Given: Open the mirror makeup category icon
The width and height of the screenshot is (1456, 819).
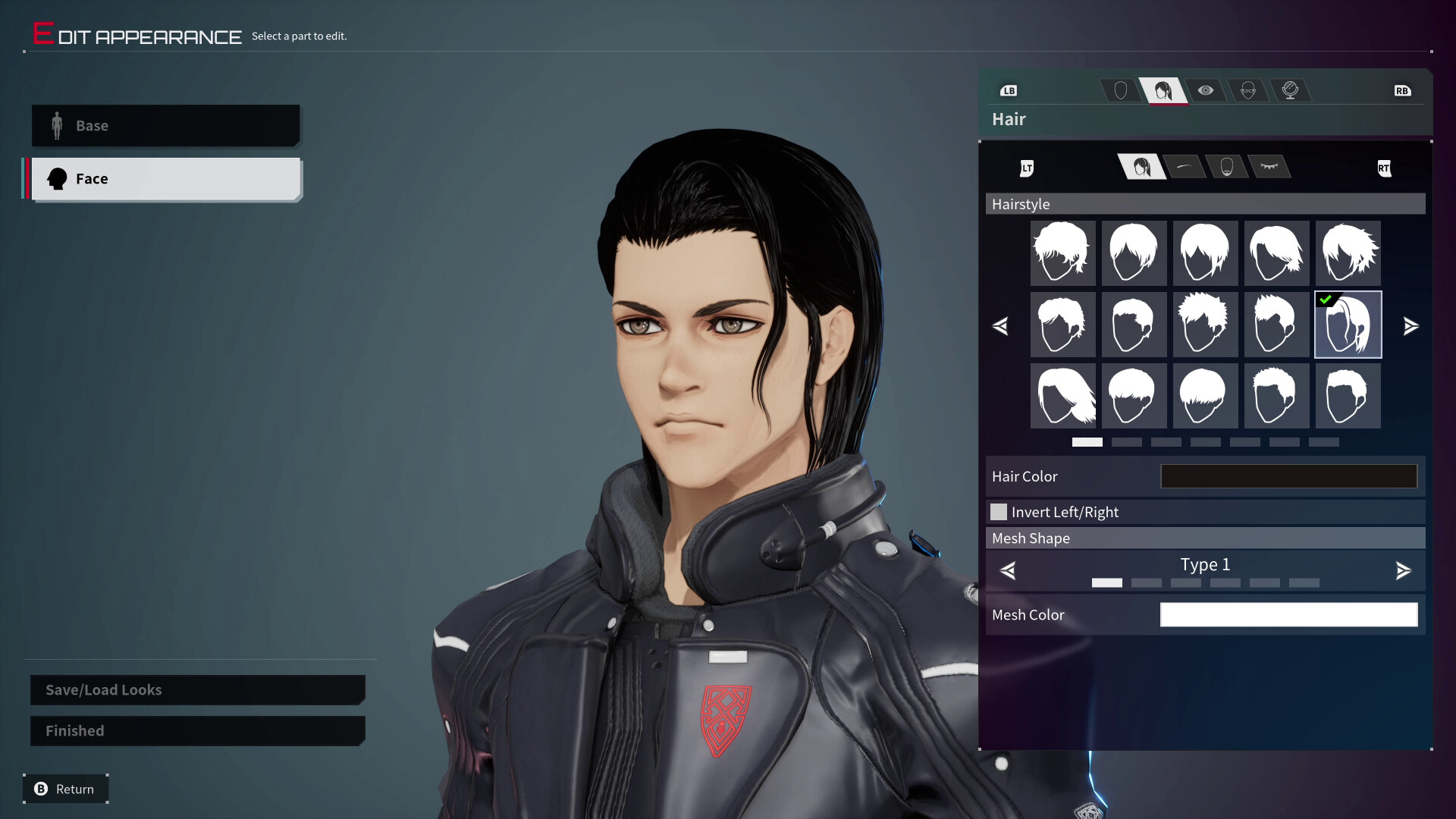Looking at the screenshot, I should (1291, 90).
